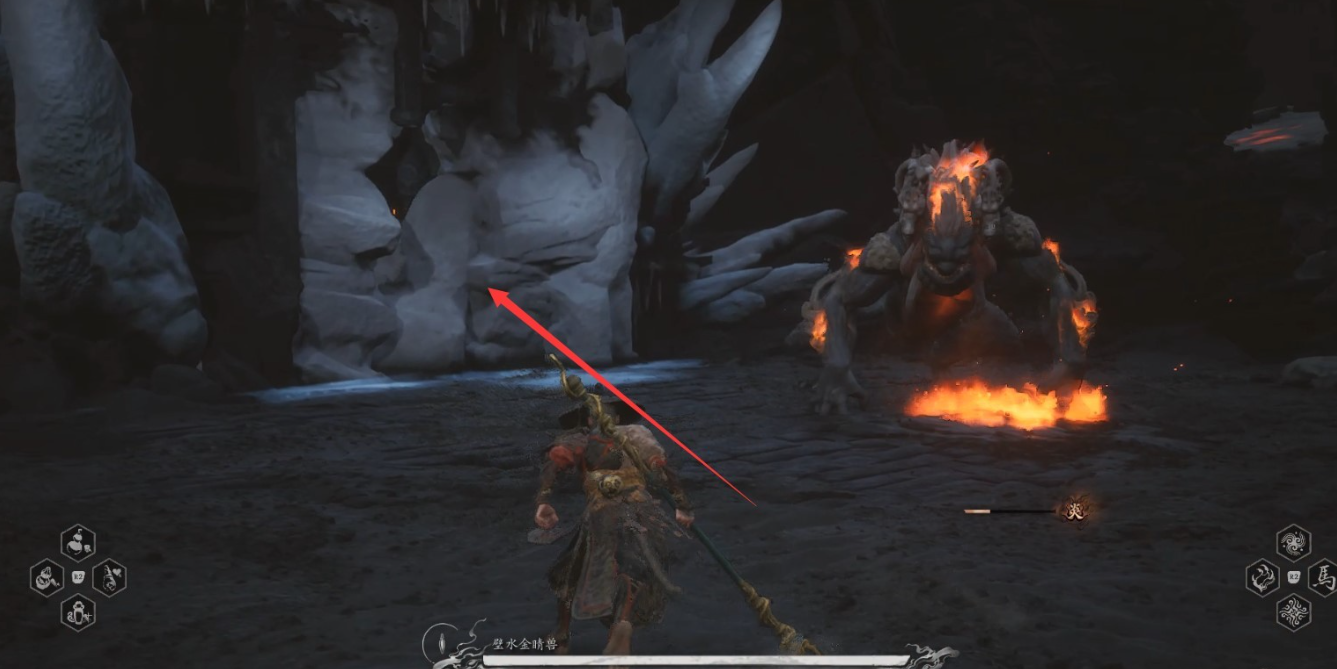This screenshot has height=669, width=1337.
Task: Trigger the 馬 character skill
Action: click(x=1323, y=577)
